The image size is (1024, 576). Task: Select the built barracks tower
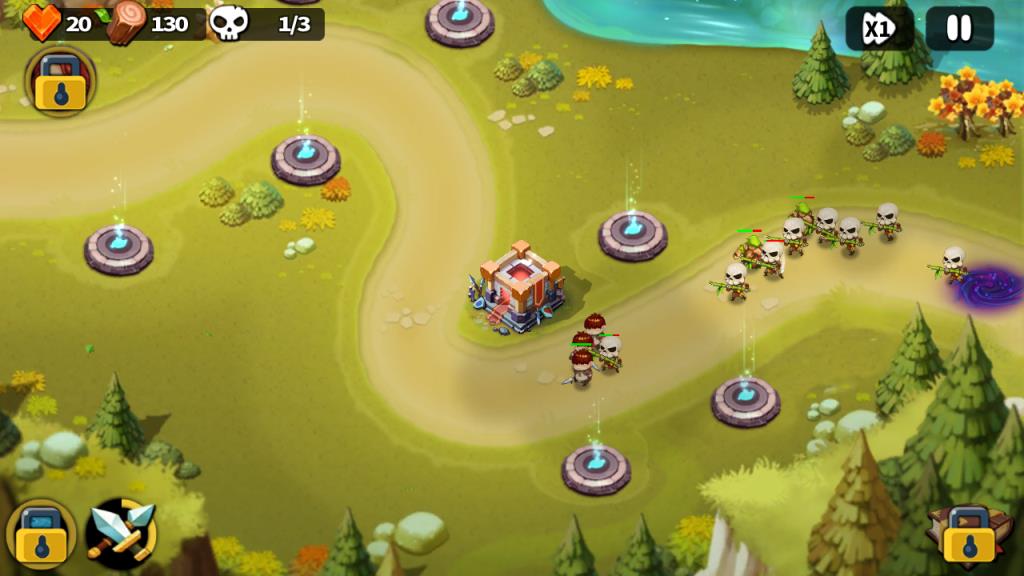pos(516,286)
